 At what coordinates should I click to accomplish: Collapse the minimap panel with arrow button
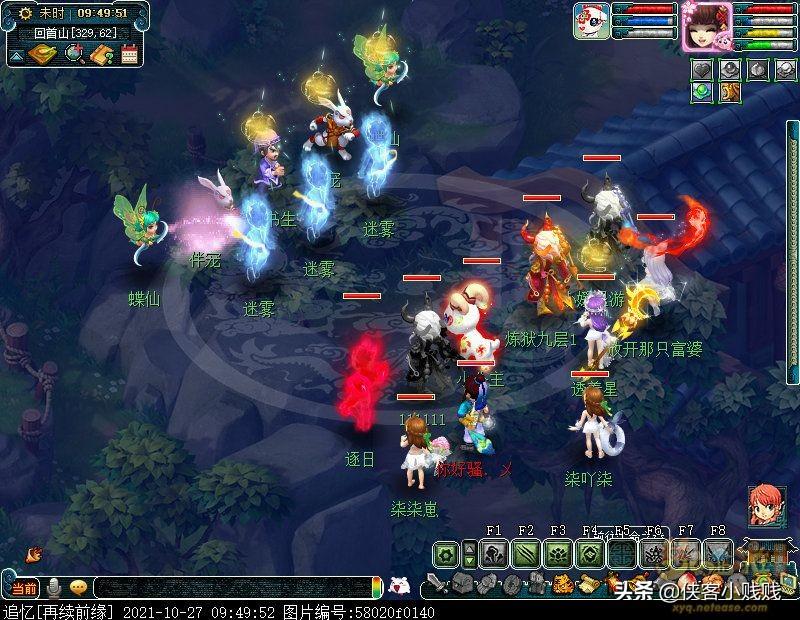point(15,56)
